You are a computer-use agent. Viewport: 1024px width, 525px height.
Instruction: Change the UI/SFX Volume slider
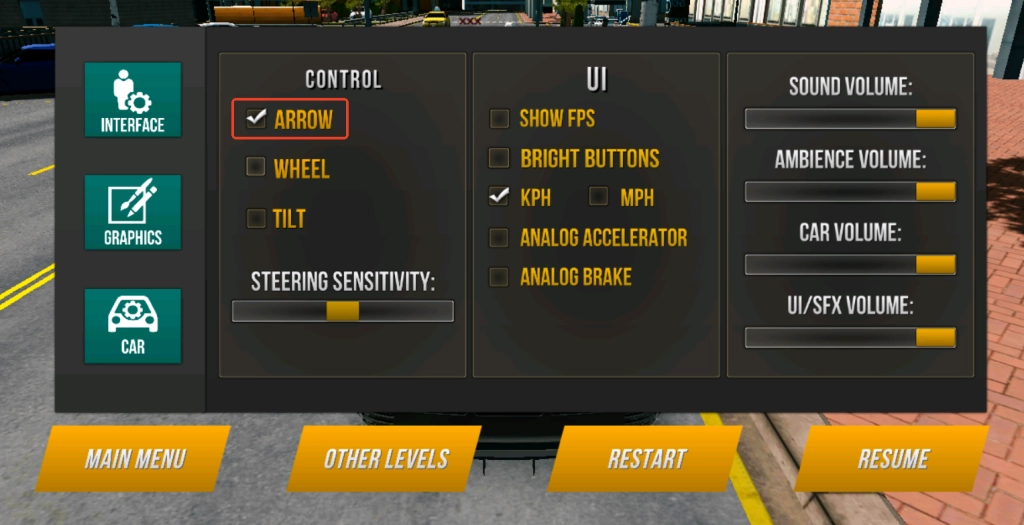click(850, 338)
